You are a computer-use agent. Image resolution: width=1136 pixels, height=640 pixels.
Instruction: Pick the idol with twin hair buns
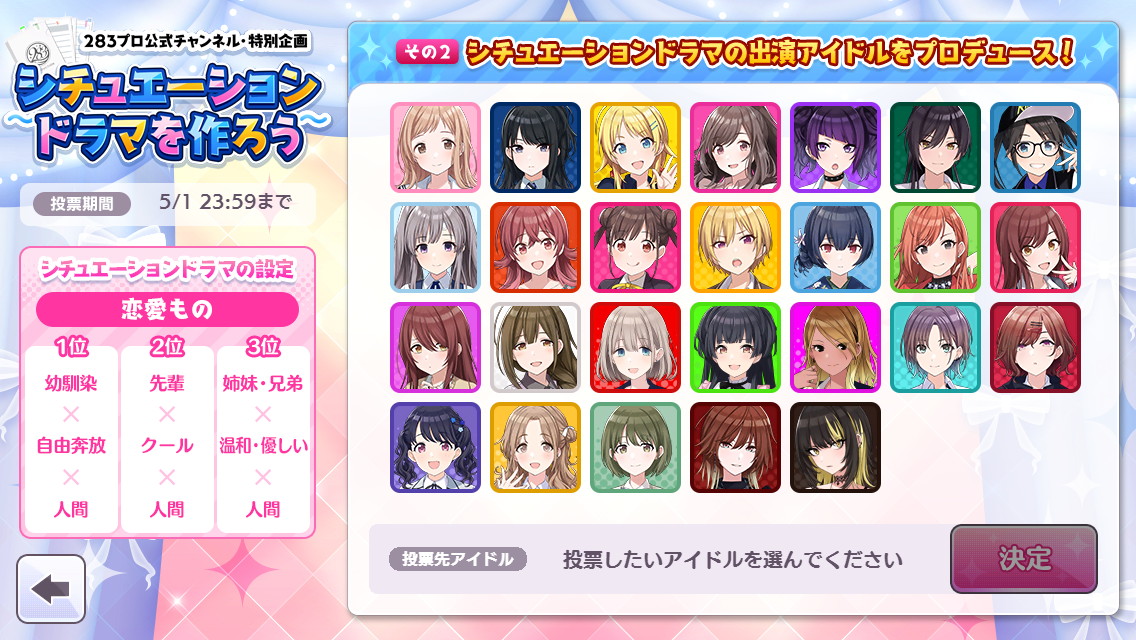[635, 247]
